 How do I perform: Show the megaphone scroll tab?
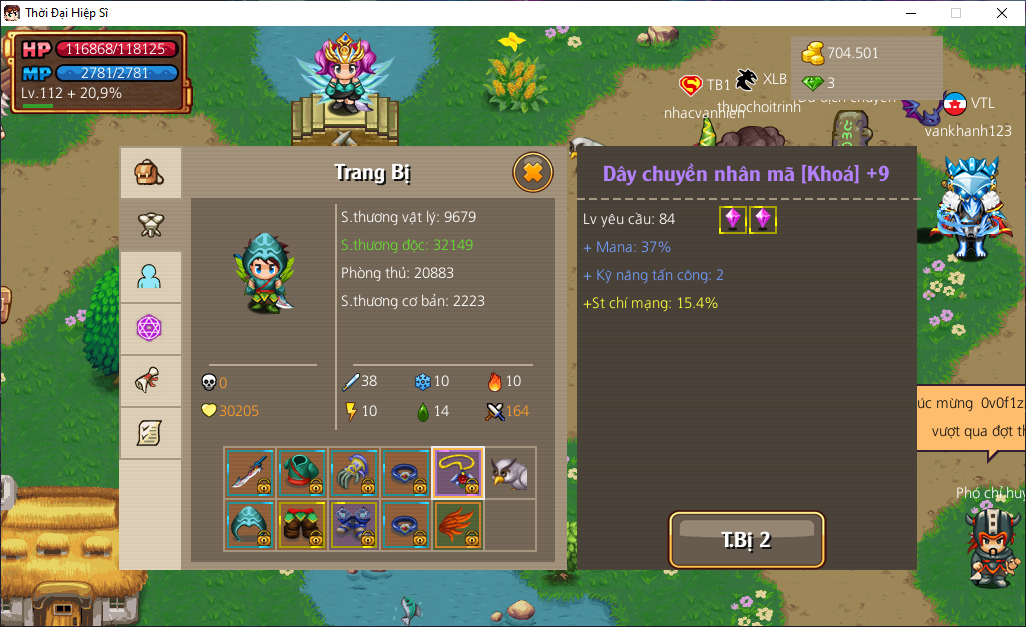pyautogui.click(x=150, y=381)
